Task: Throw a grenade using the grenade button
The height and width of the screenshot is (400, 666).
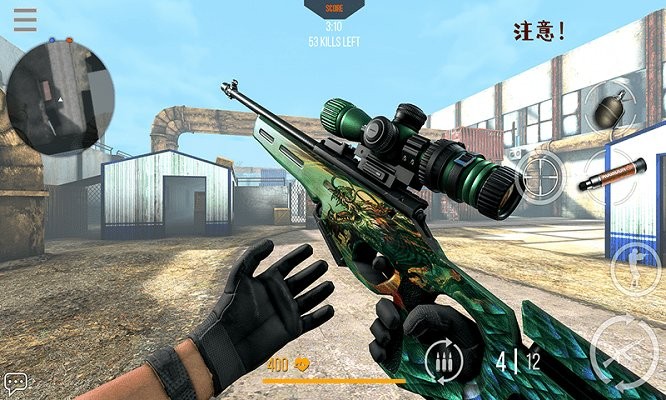Action: 609,106
